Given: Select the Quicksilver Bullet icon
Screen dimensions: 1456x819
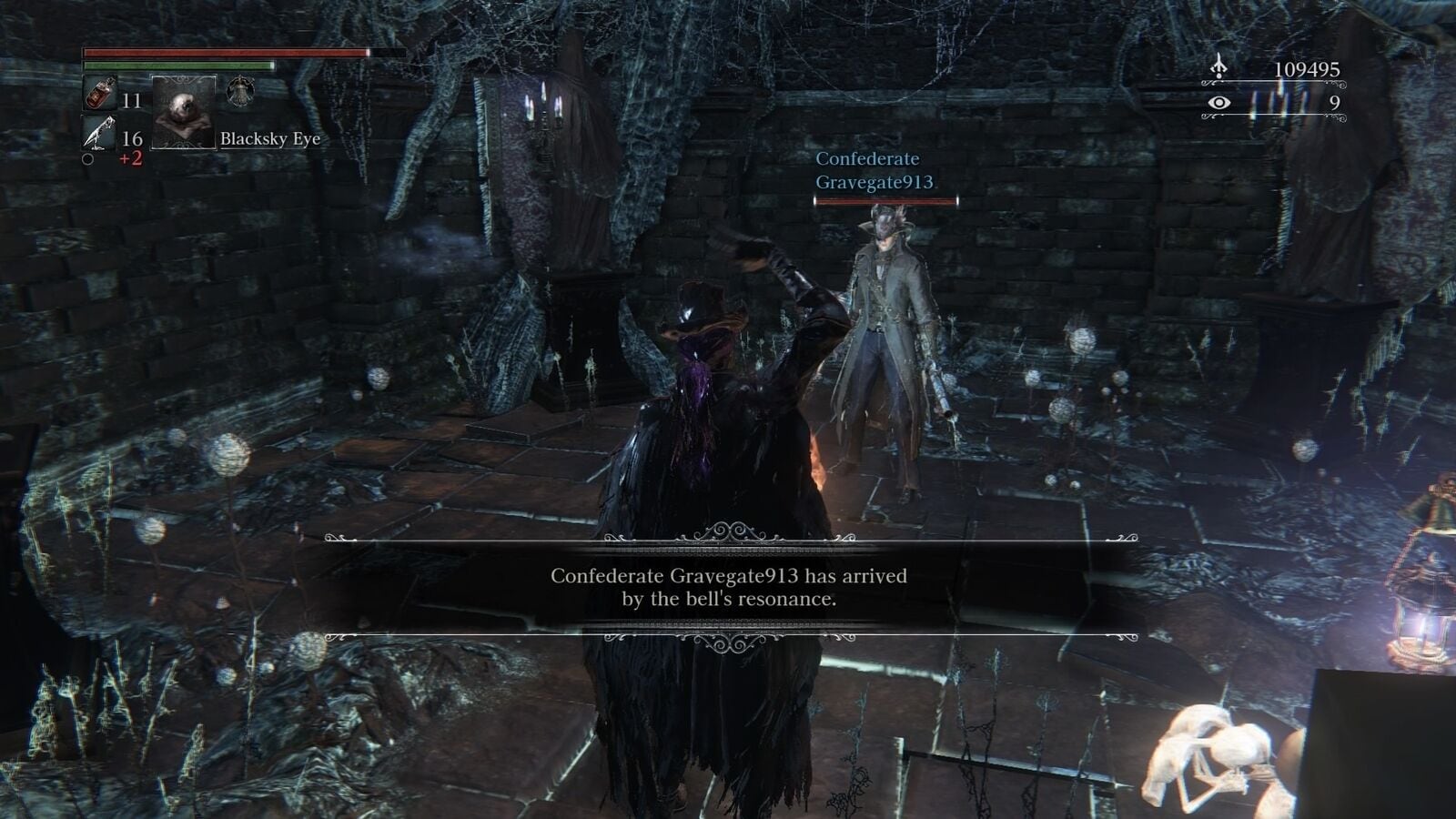Looking at the screenshot, I should pos(97,134).
